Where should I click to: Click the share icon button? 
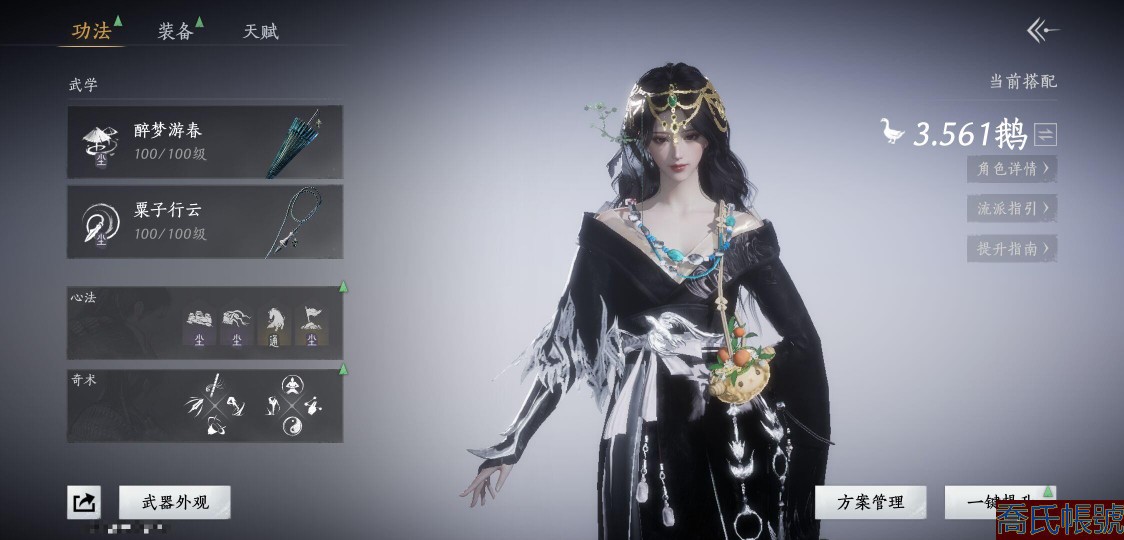(84, 502)
